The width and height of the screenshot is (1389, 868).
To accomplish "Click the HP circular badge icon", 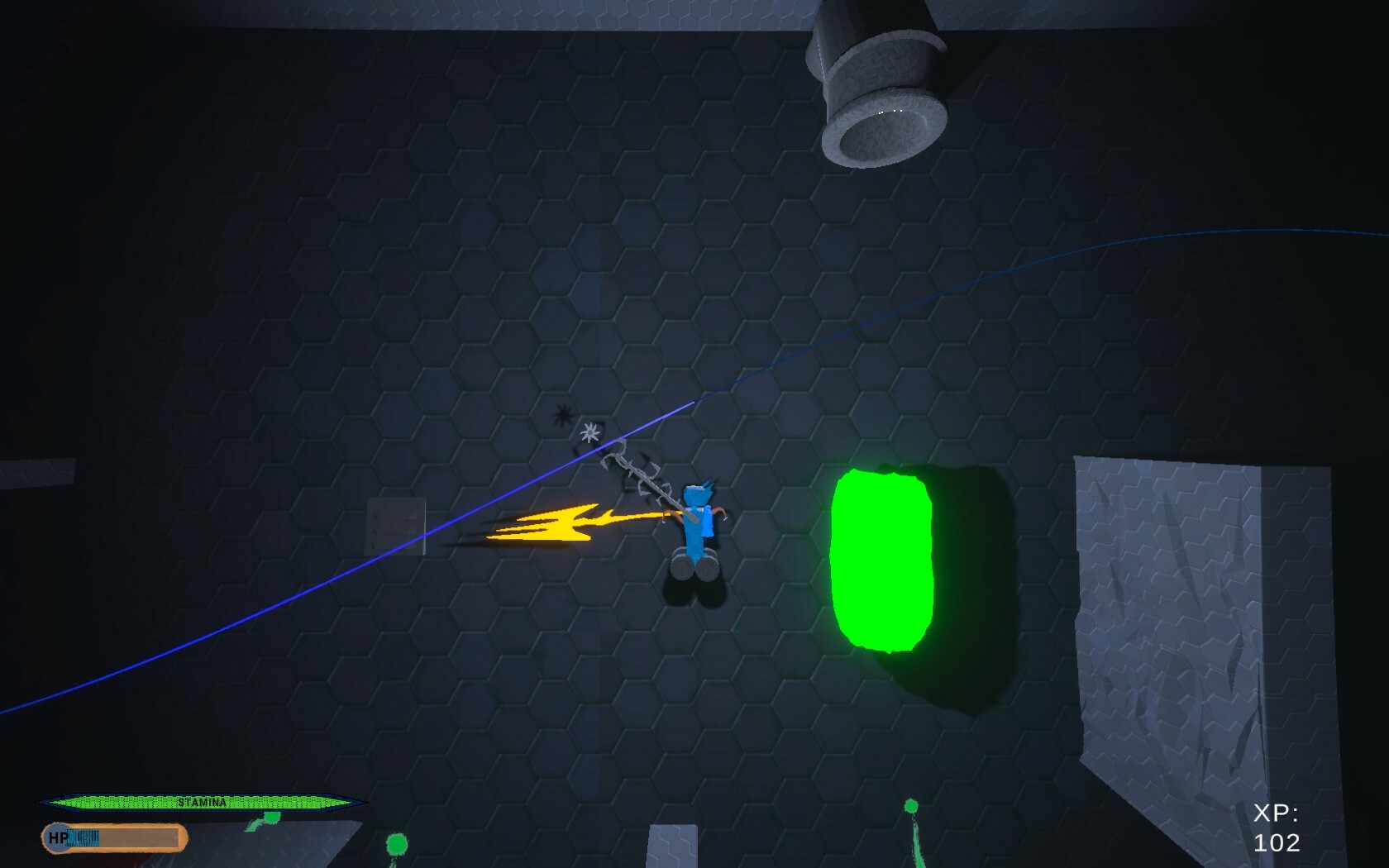I will 56,838.
